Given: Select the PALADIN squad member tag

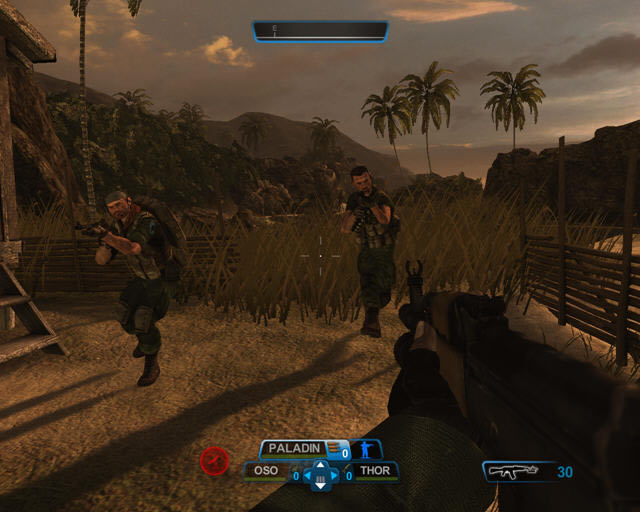Looking at the screenshot, I should coord(297,450).
